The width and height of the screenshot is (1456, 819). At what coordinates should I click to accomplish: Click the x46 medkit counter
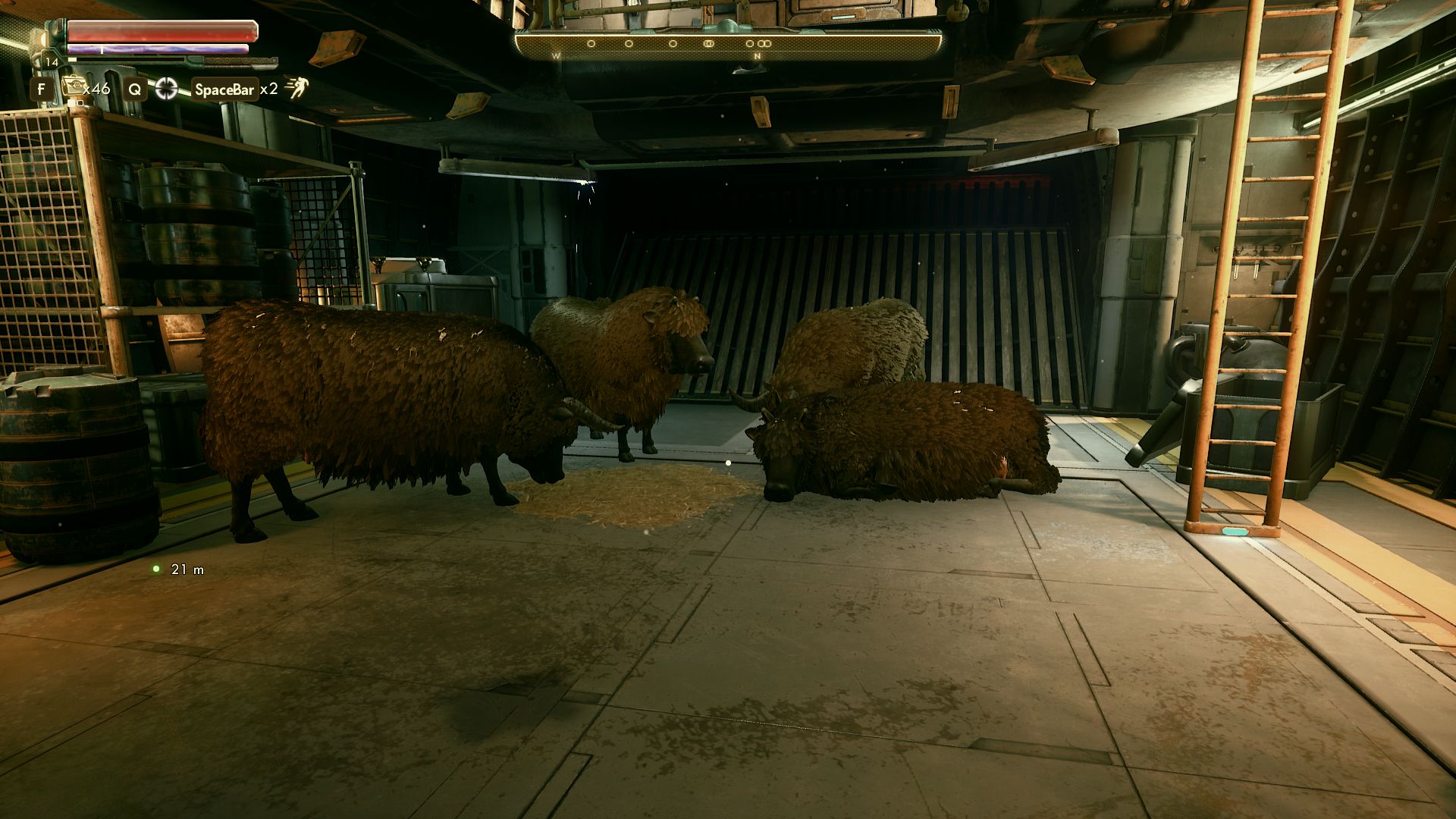coord(97,89)
